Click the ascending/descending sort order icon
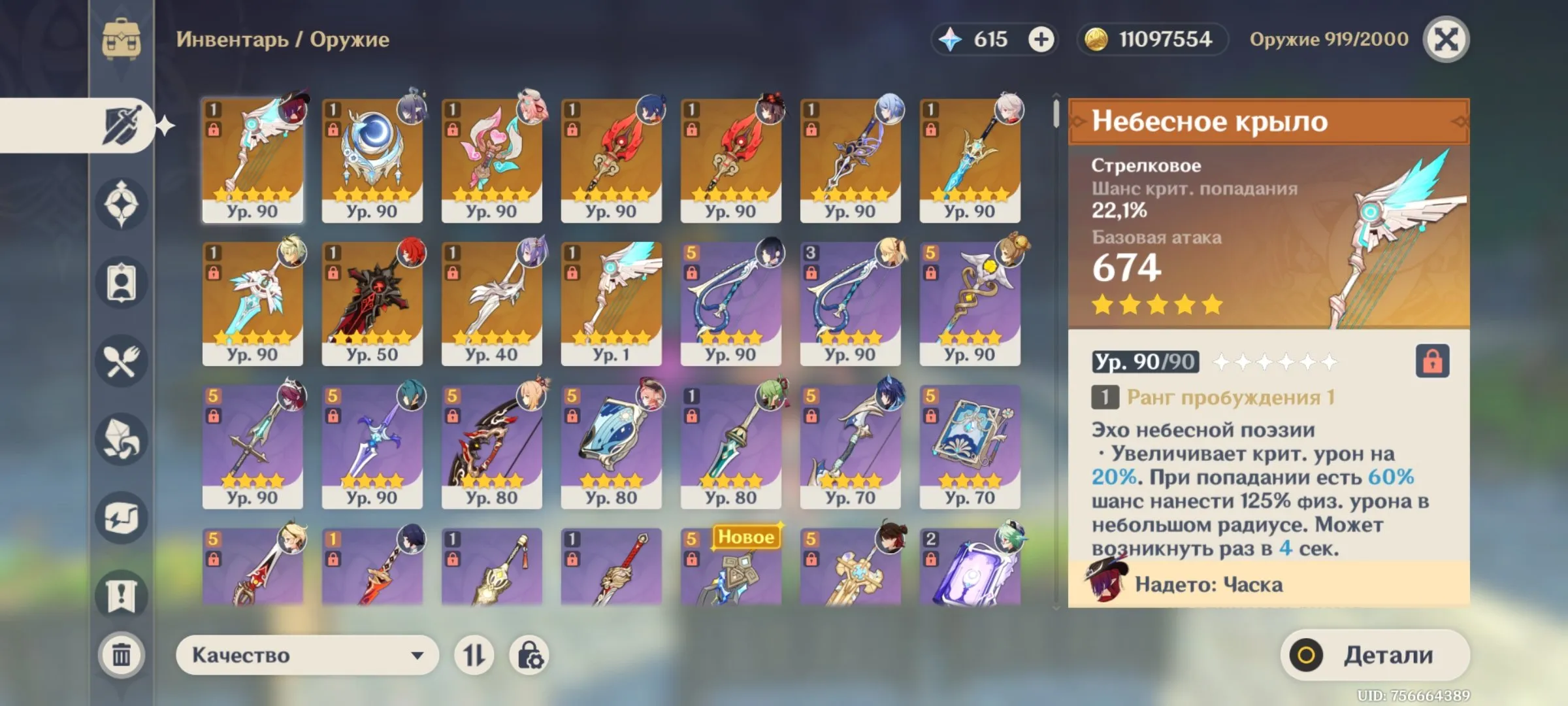Screen dimensions: 1568x706 (x=473, y=654)
